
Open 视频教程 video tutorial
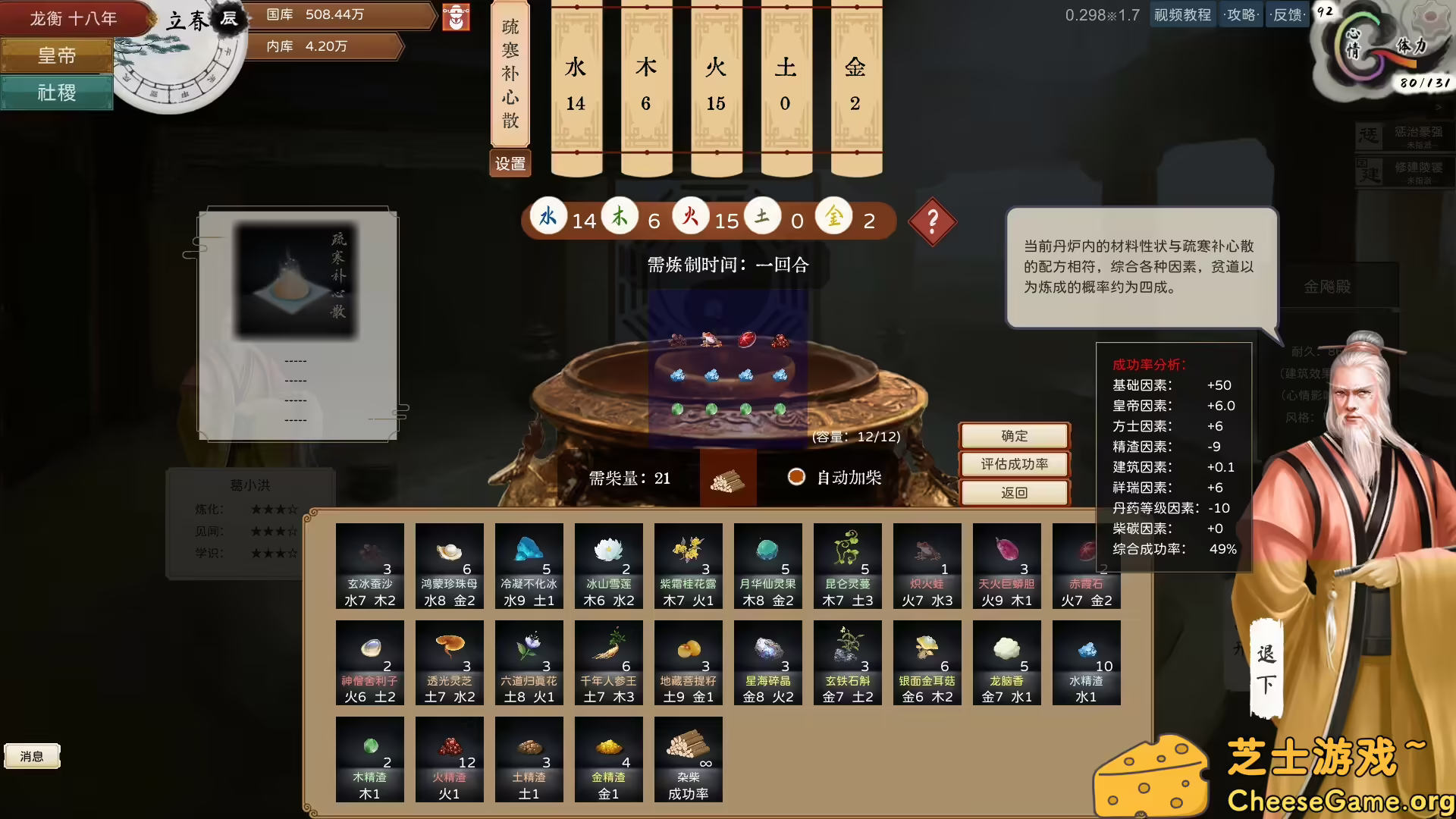1181,14
